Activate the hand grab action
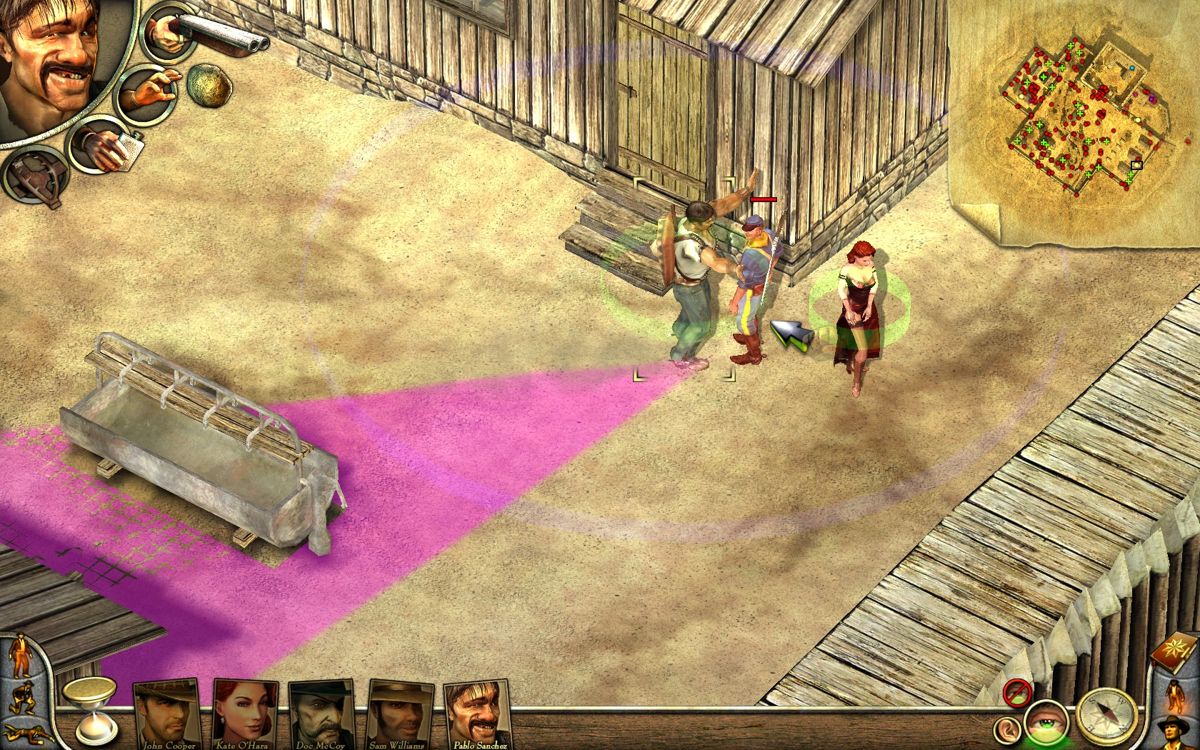 point(146,94)
